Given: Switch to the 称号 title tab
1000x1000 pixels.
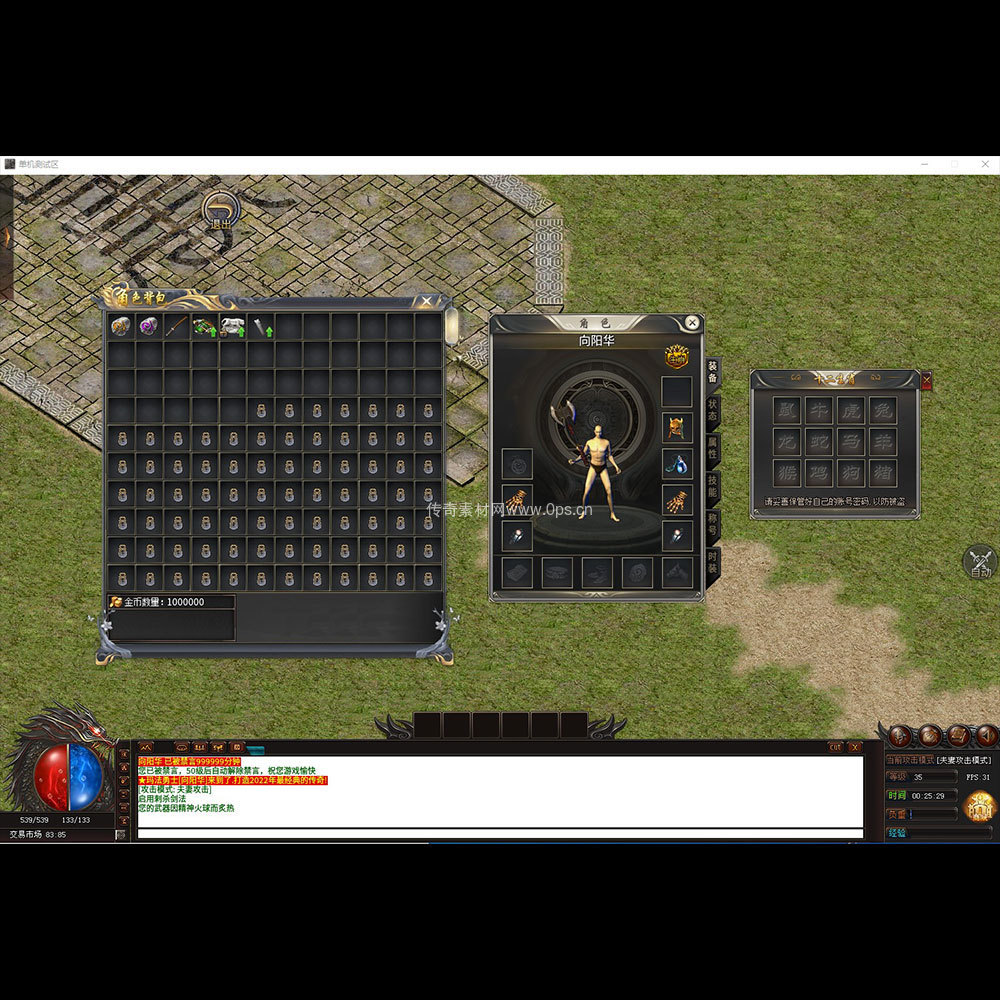Looking at the screenshot, I should (x=712, y=522).
